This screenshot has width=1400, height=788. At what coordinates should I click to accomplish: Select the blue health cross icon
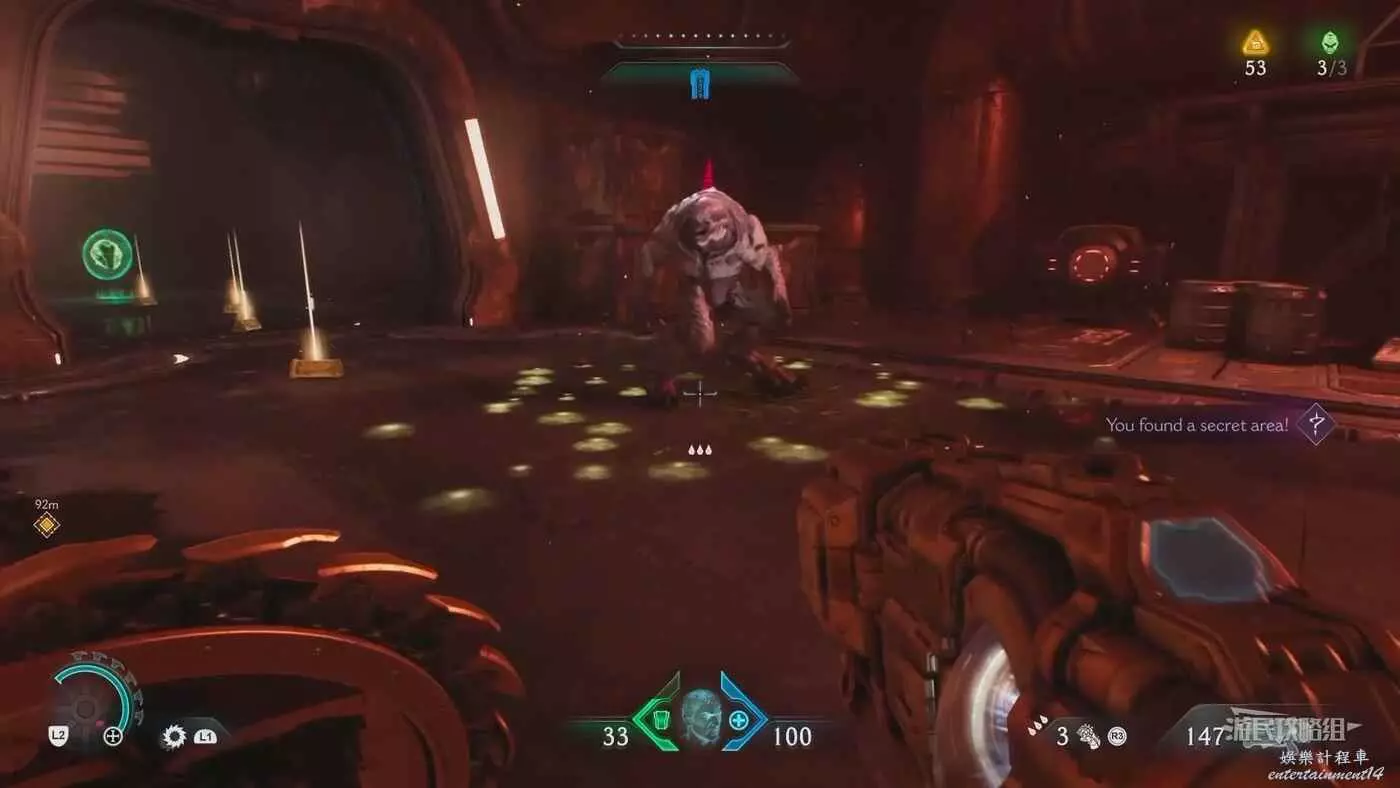[x=739, y=719]
